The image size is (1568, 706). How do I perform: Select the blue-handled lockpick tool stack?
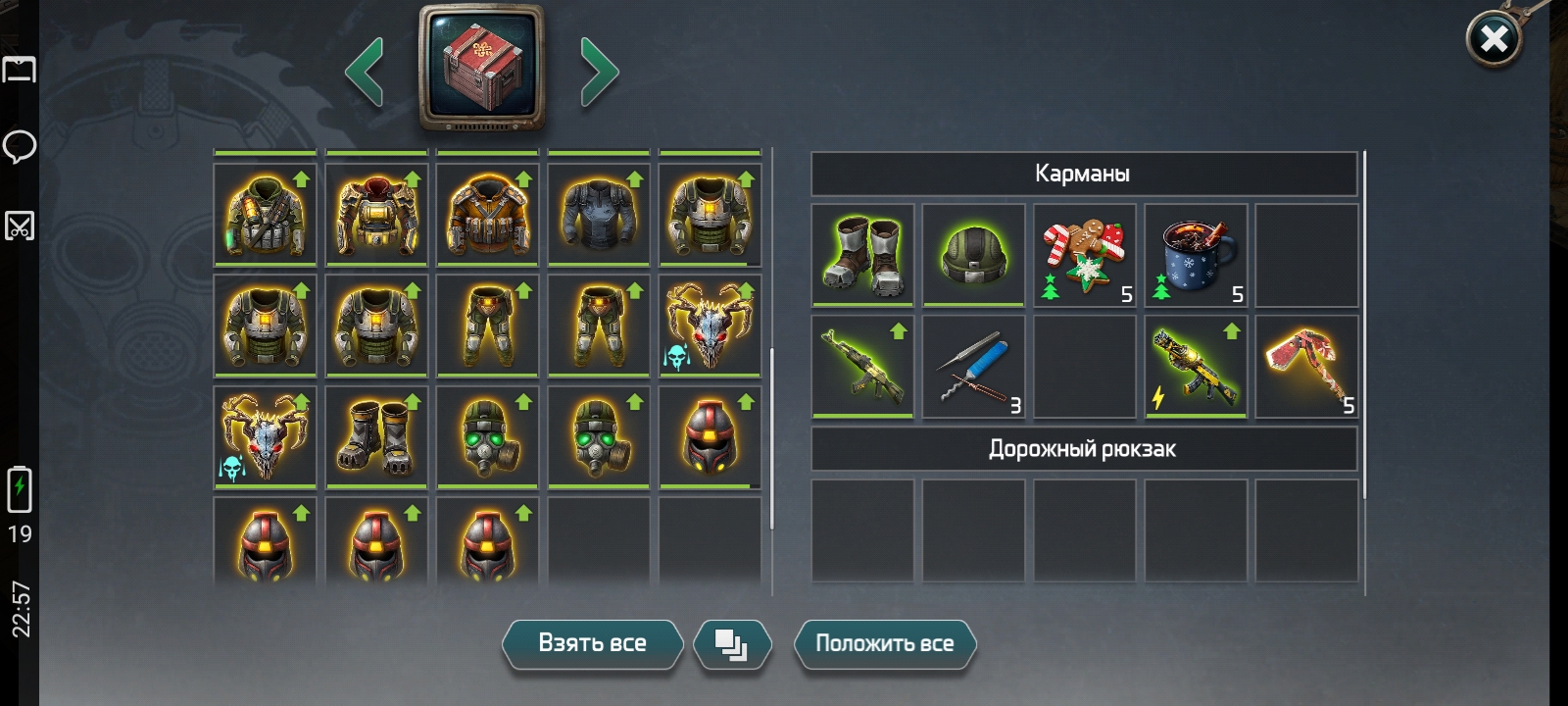tap(974, 367)
